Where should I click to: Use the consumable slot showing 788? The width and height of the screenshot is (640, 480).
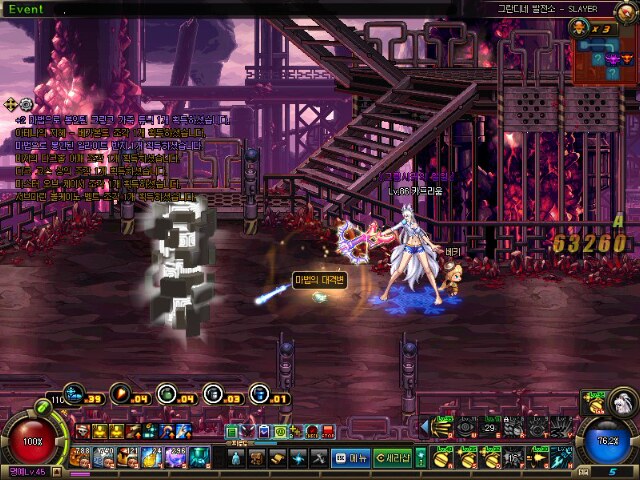pyautogui.click(x=83, y=457)
